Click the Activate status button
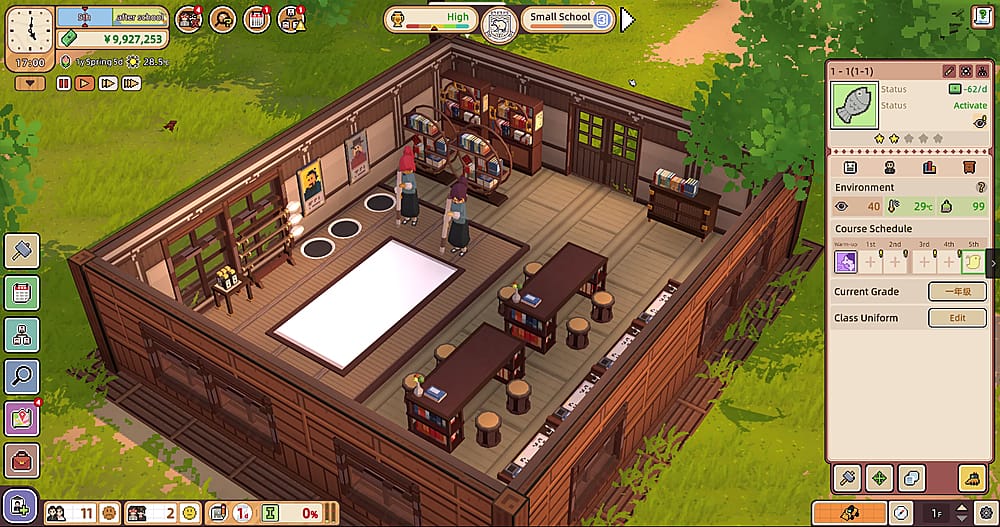This screenshot has width=1000, height=527. [x=969, y=105]
